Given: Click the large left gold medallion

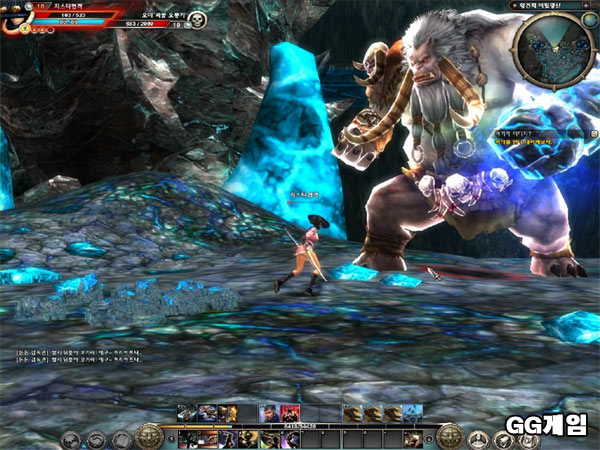Looking at the screenshot, I should pos(150,436).
